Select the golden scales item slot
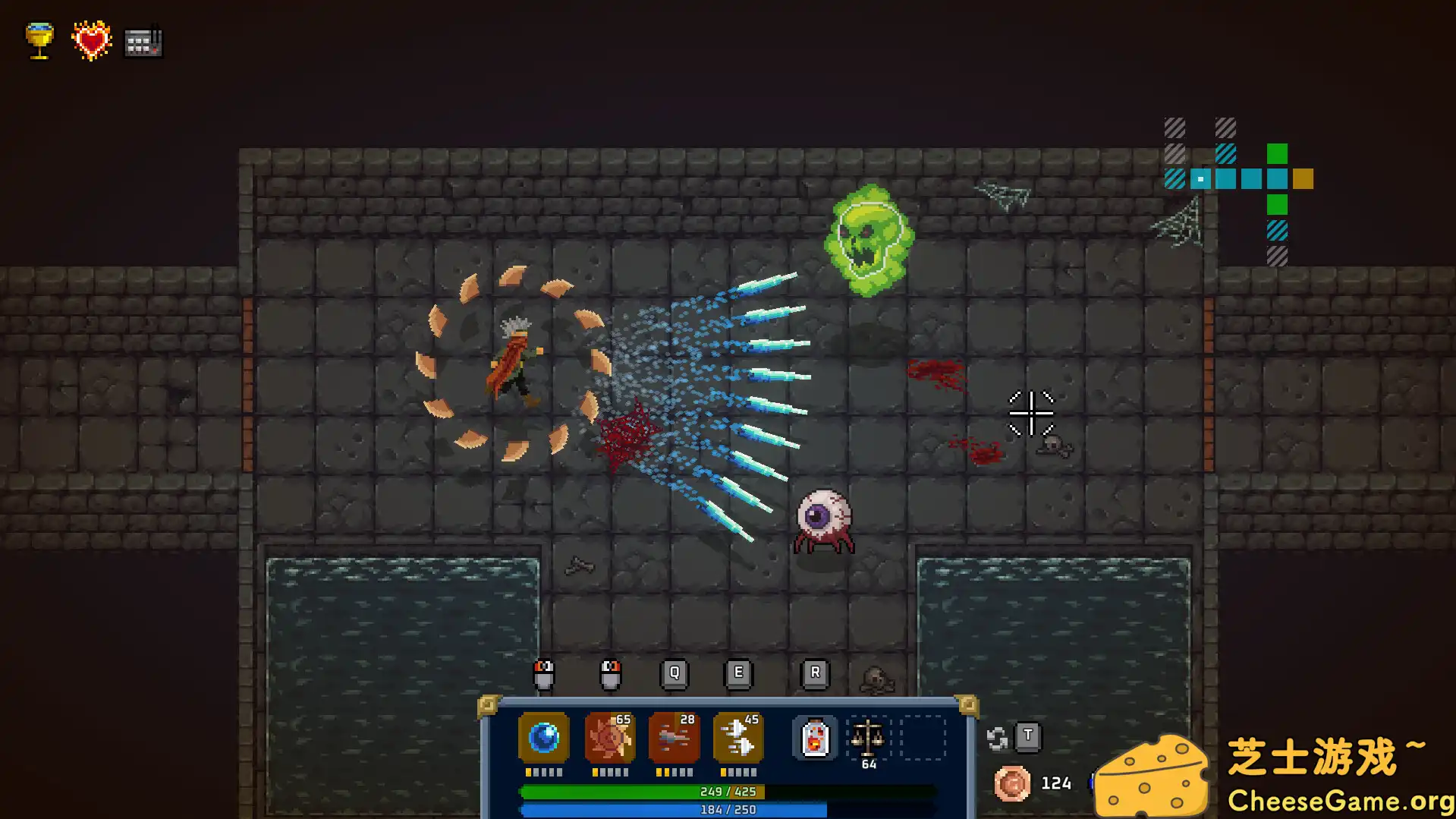The height and width of the screenshot is (819, 1456). 867,737
